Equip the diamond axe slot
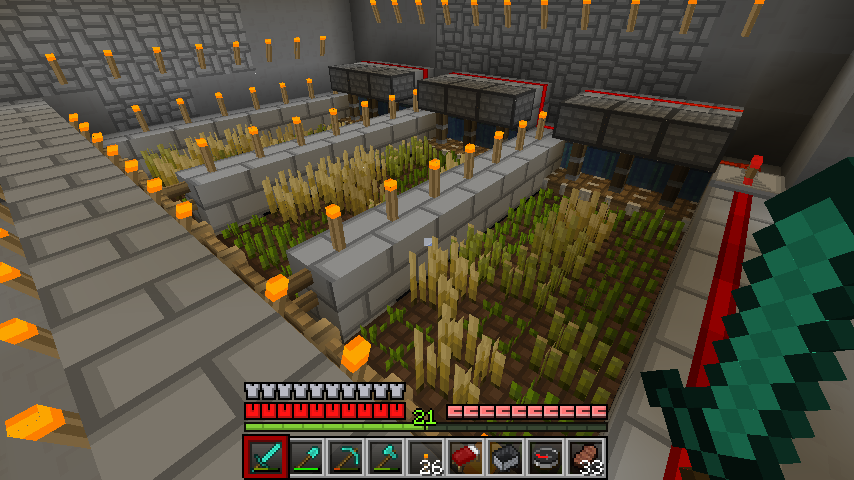854x480 pixels. click(x=385, y=457)
